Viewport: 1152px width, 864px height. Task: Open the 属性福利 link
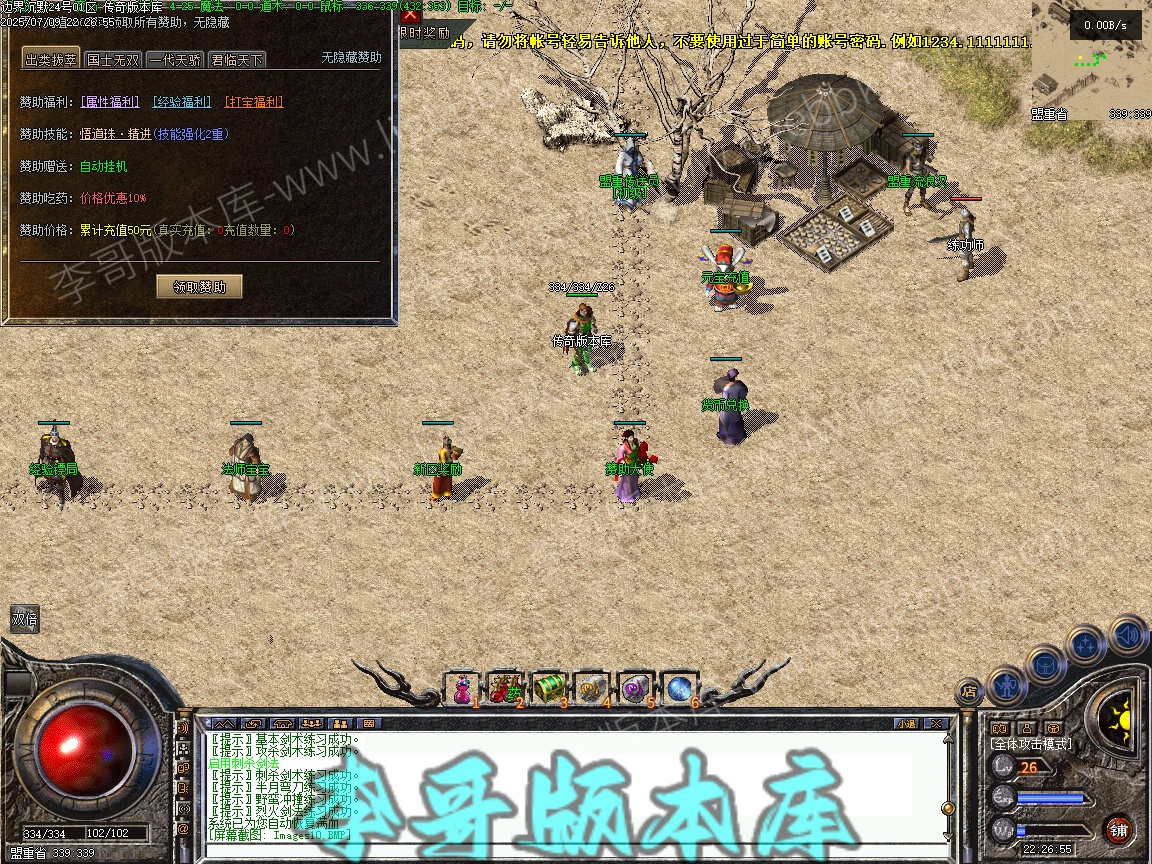pos(109,102)
